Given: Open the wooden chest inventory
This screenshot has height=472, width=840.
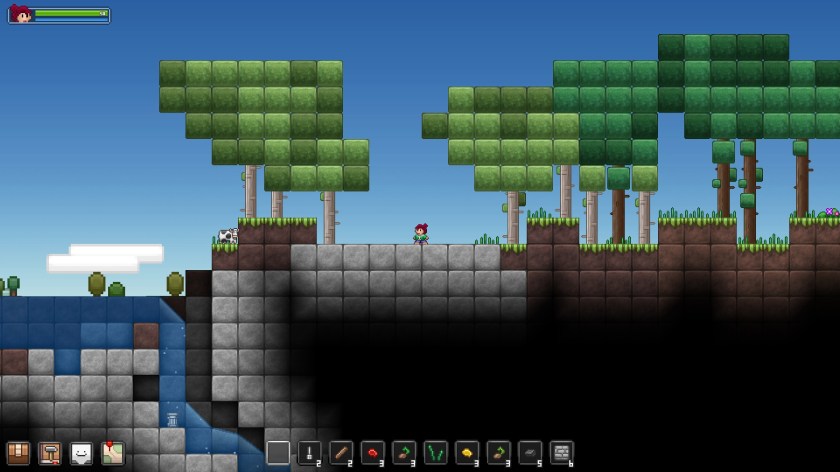Looking at the screenshot, I should pos(18,453).
